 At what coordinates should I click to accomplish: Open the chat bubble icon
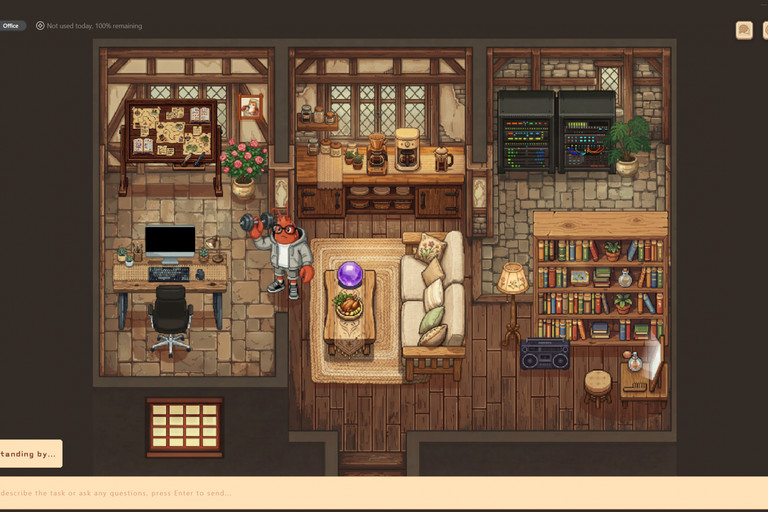tap(744, 30)
